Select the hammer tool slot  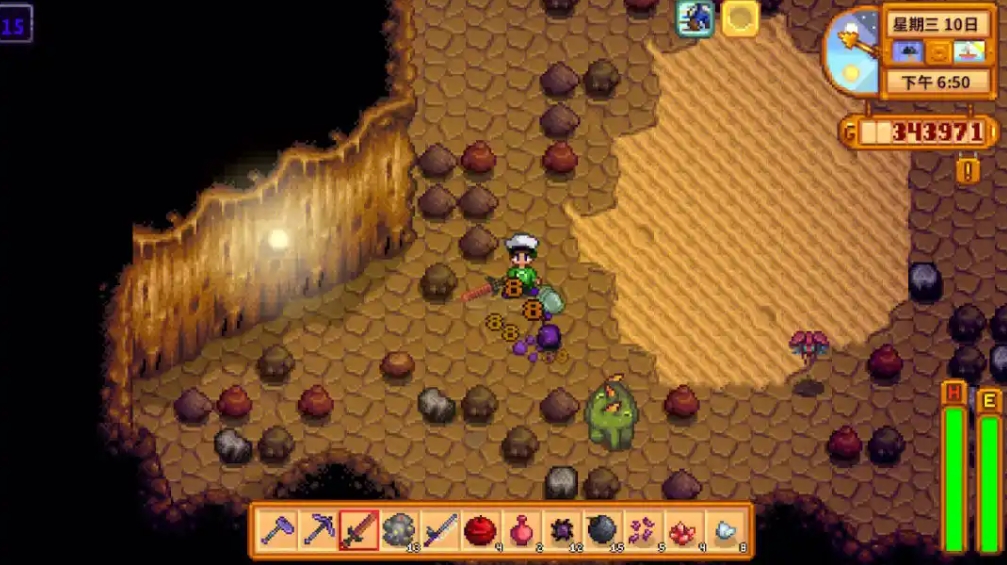[x=277, y=530]
